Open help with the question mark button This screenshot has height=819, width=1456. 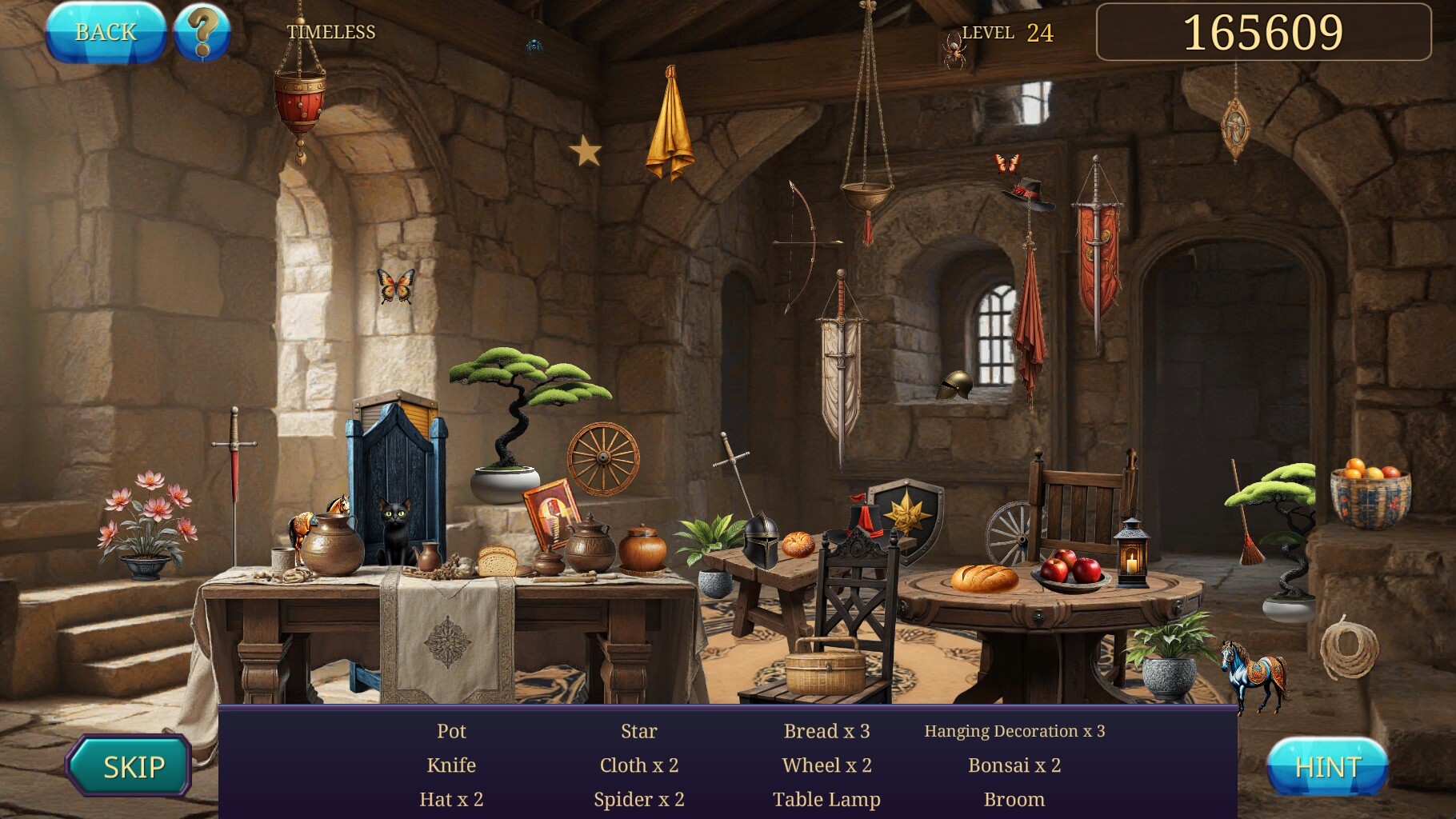point(202,33)
